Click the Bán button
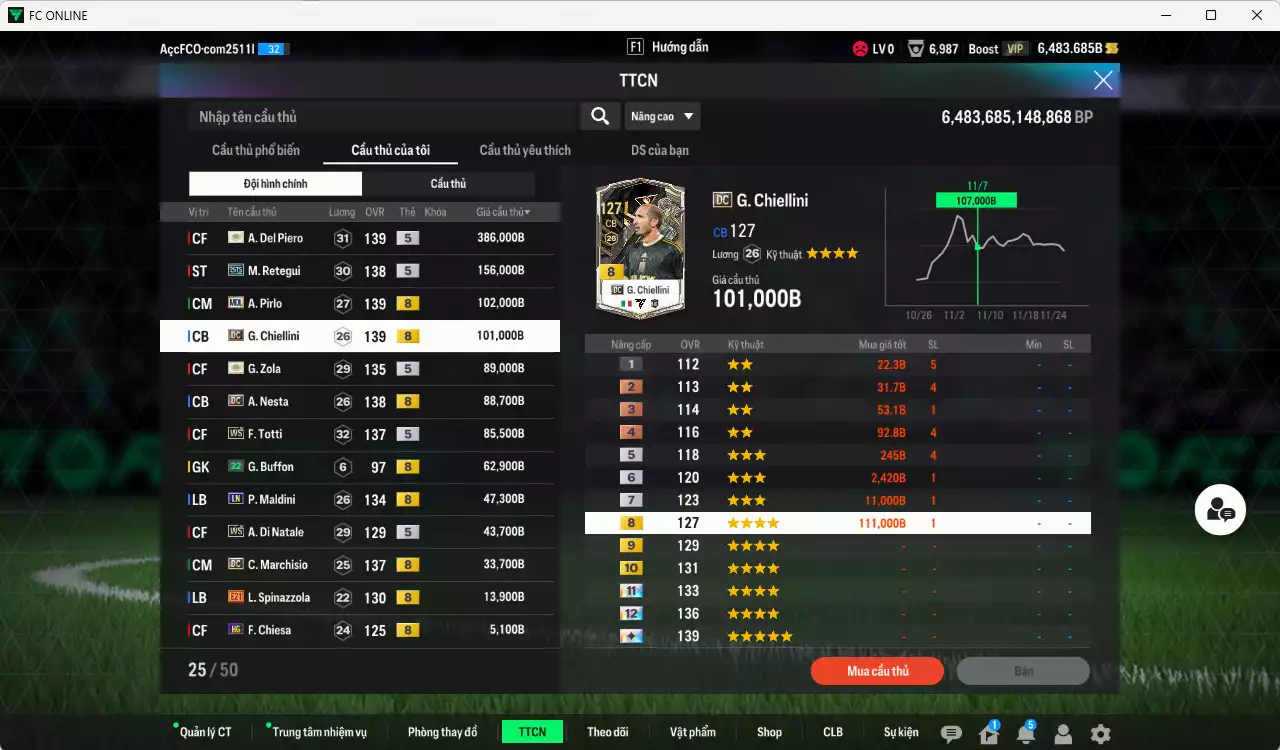 pos(1023,670)
